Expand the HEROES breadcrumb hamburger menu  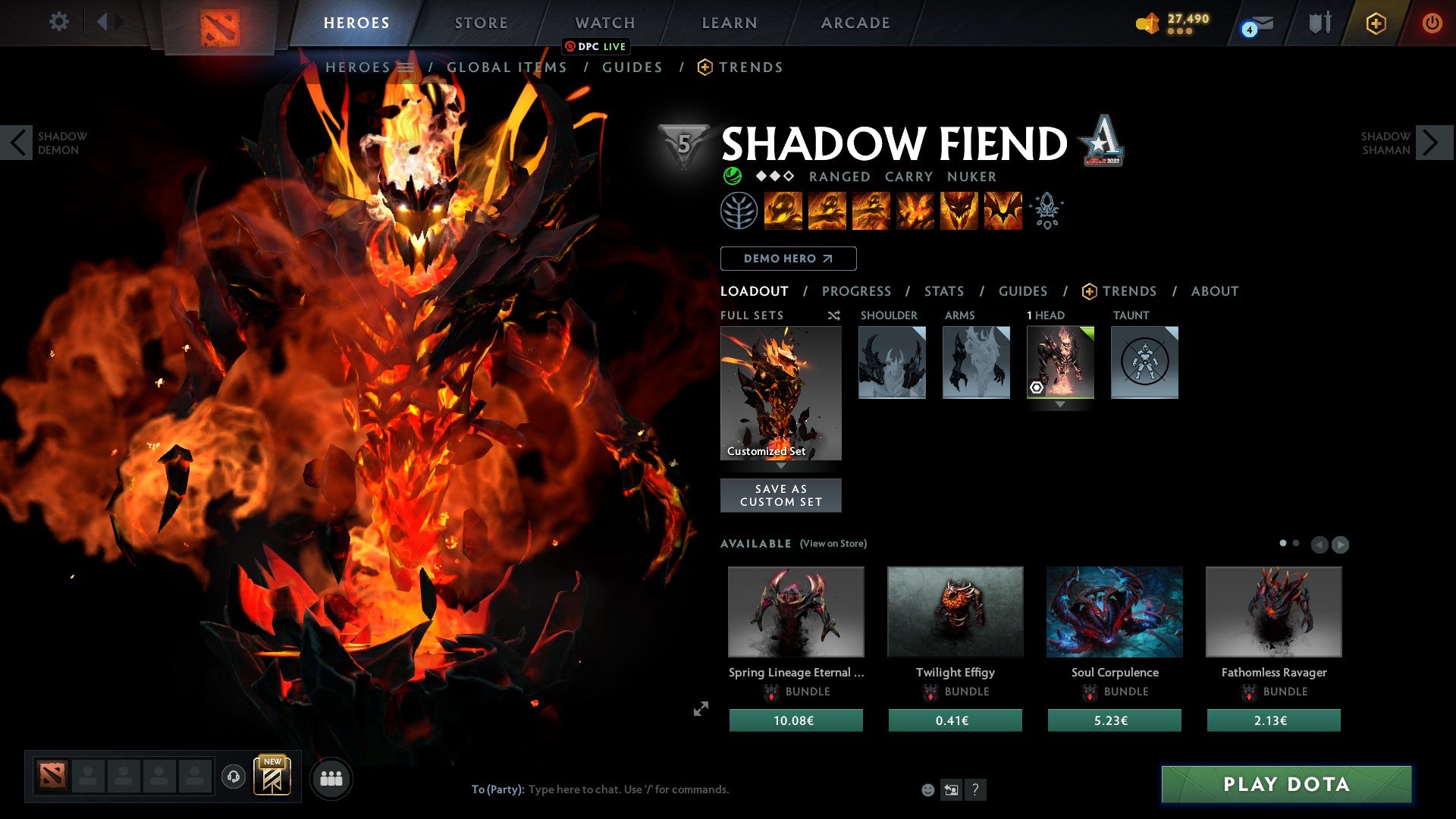[x=406, y=67]
